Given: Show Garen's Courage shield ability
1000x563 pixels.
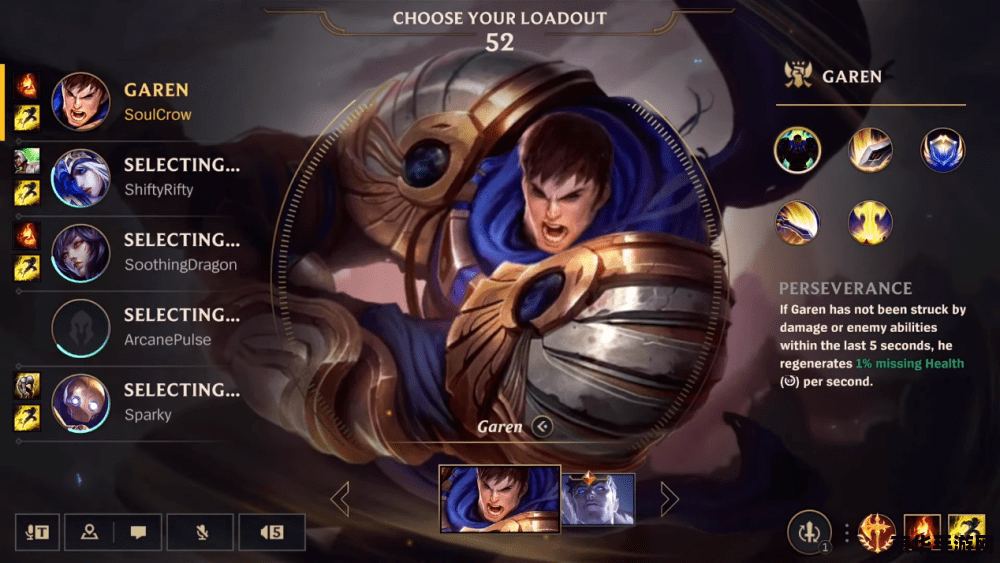Looking at the screenshot, I should pos(942,150).
